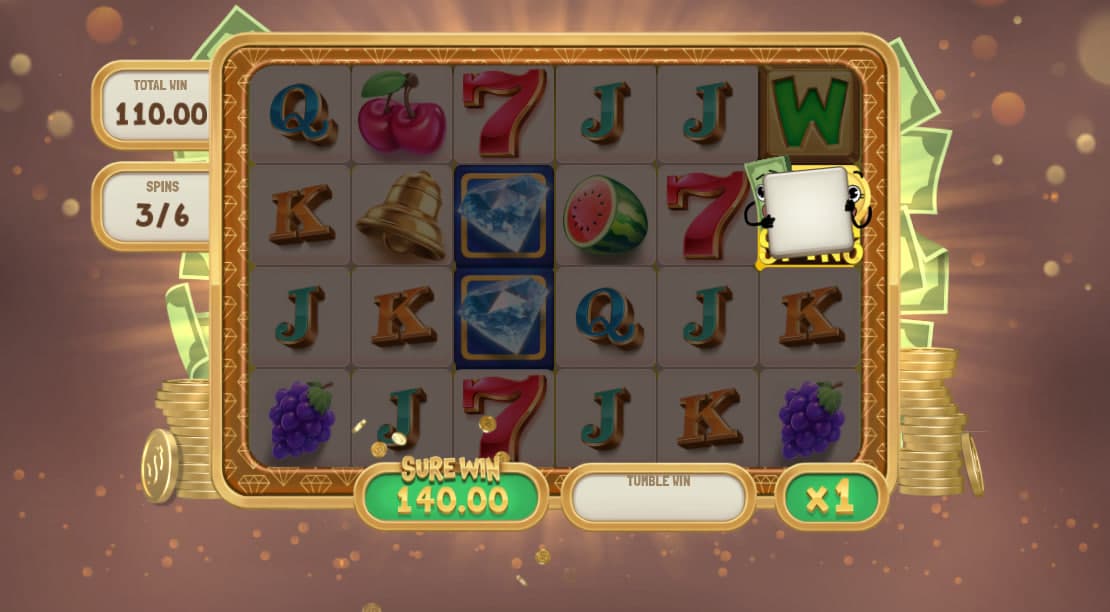The height and width of the screenshot is (612, 1110).
Task: Click the money mascot holding a sign
Action: 808,213
